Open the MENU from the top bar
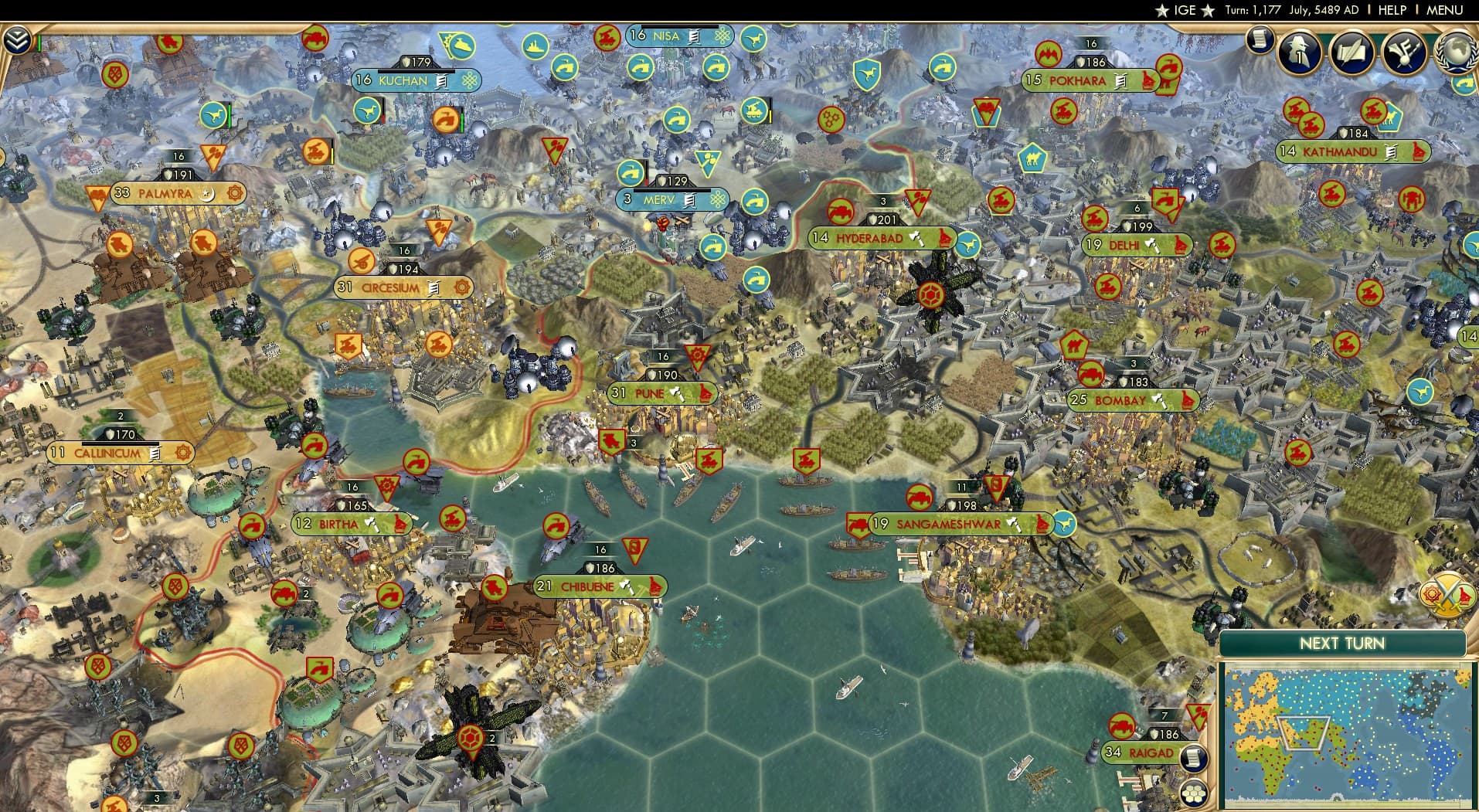 (1443, 10)
